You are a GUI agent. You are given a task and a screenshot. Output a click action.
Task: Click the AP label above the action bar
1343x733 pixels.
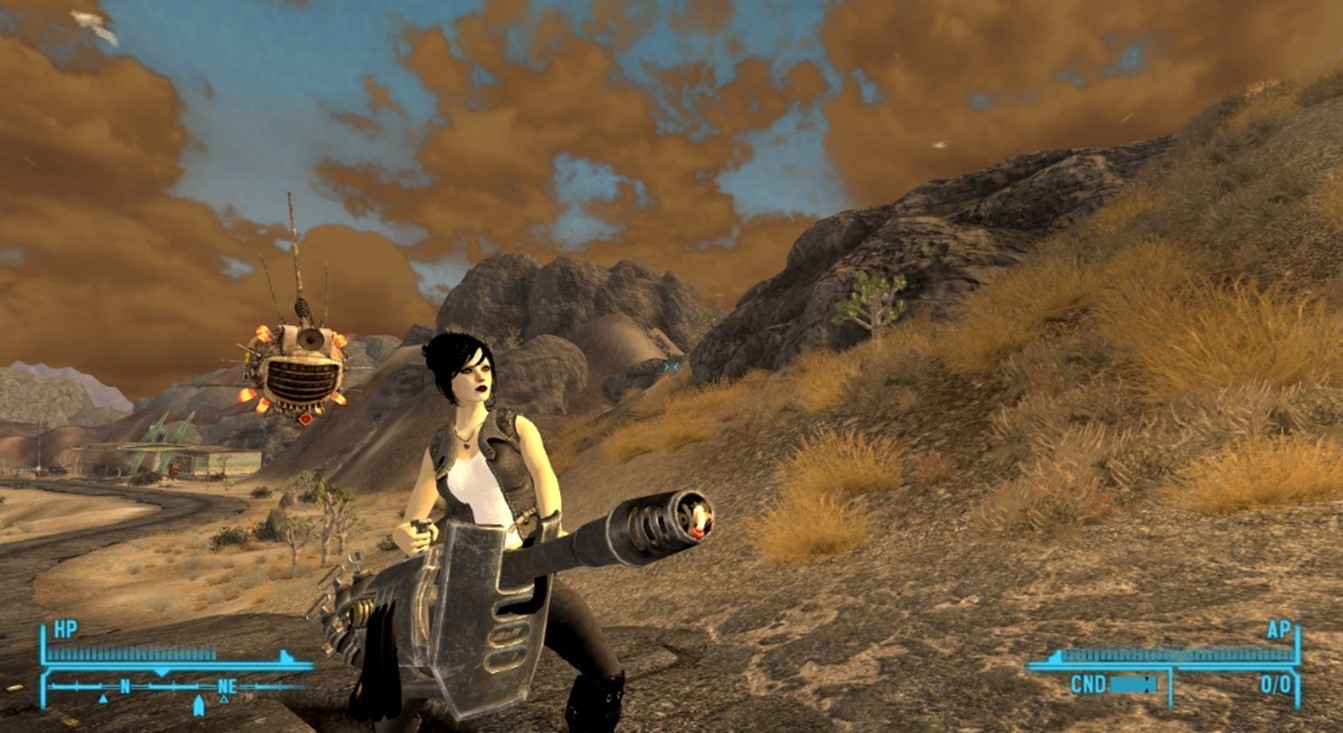1278,630
